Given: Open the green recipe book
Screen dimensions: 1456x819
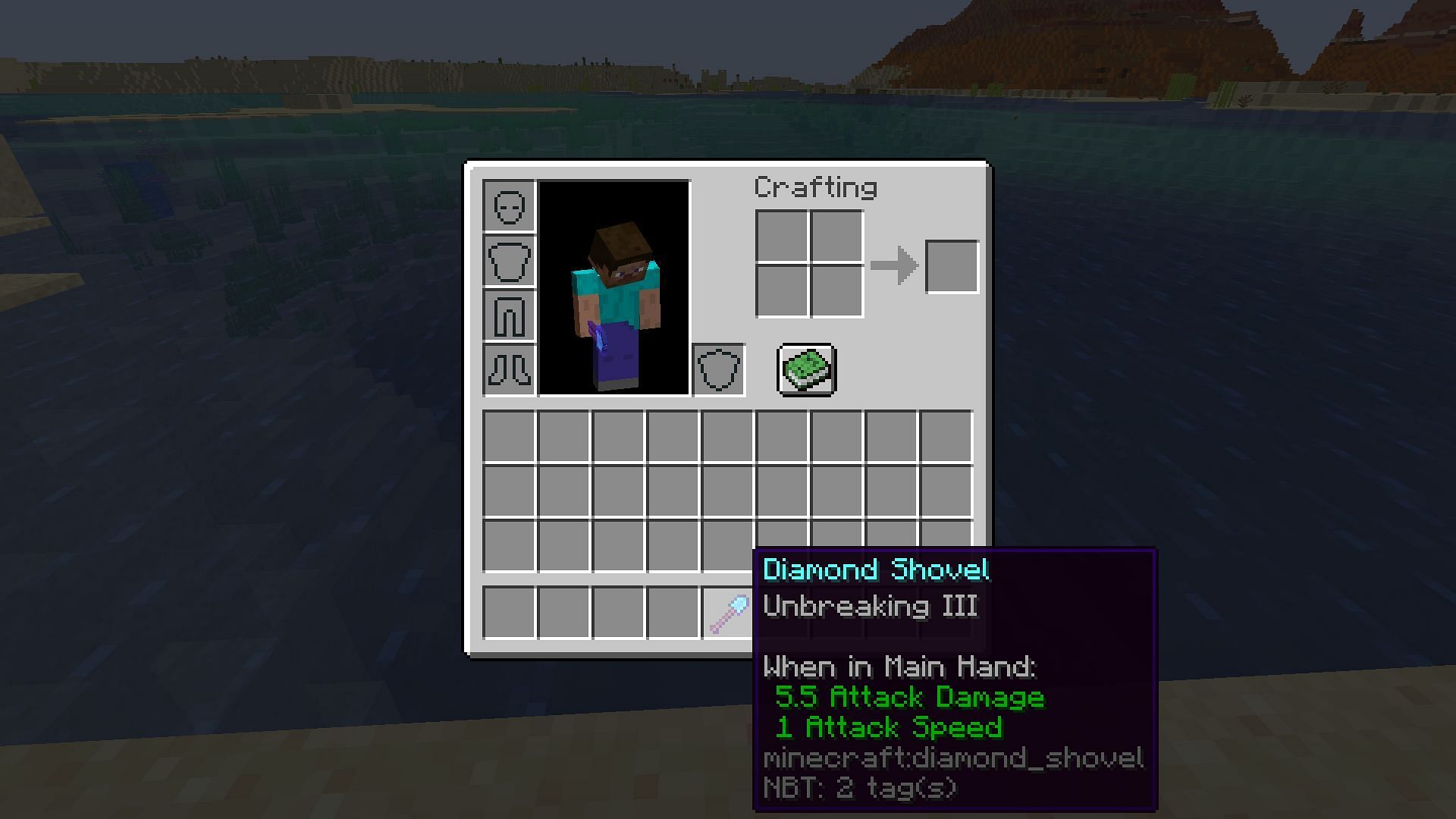Looking at the screenshot, I should (x=807, y=369).
